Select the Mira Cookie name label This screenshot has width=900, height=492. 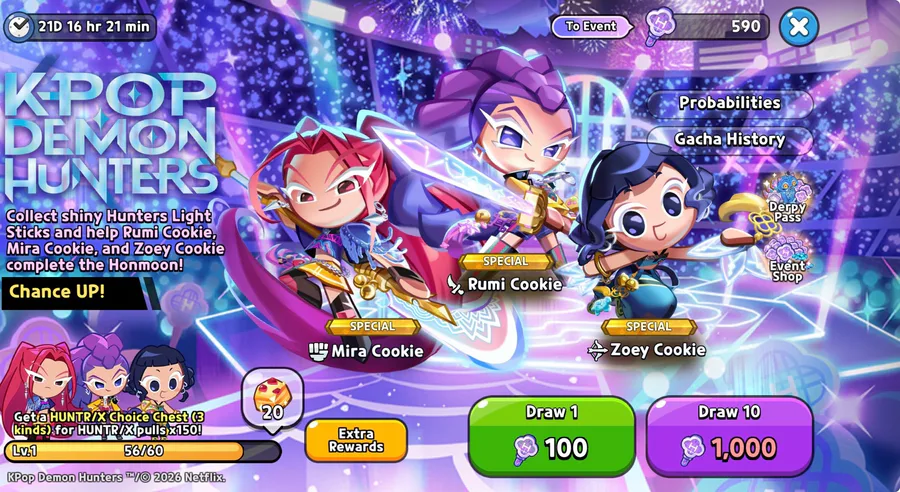tap(366, 351)
